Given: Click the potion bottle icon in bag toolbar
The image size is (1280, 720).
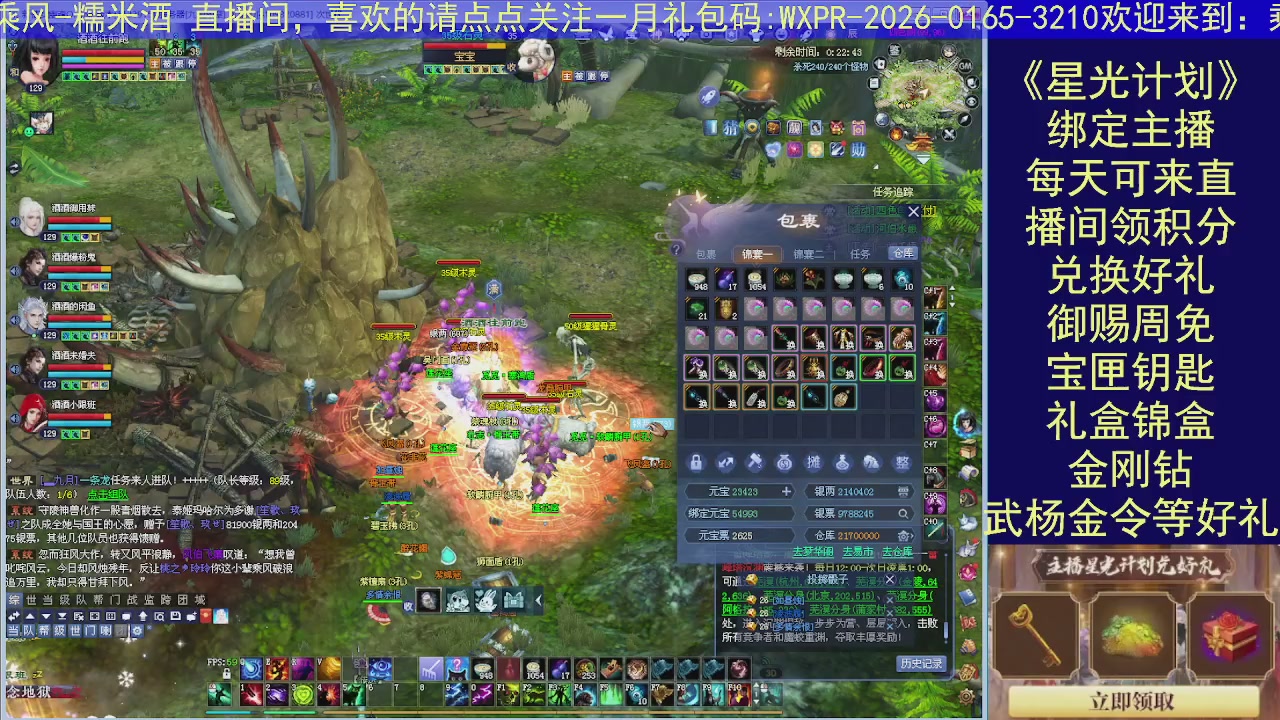Looking at the screenshot, I should tap(842, 462).
